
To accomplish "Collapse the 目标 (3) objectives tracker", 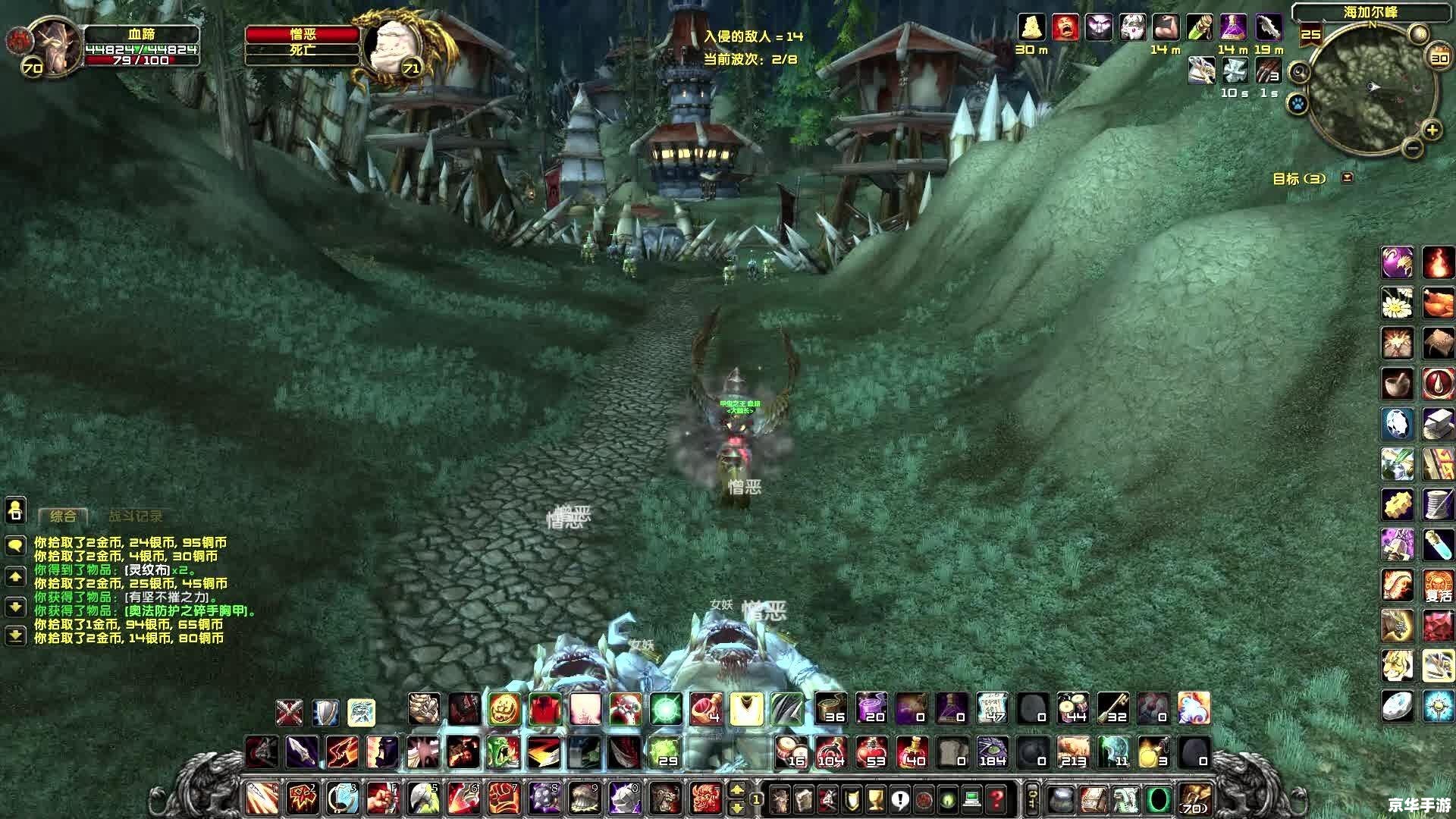I will point(1348,177).
